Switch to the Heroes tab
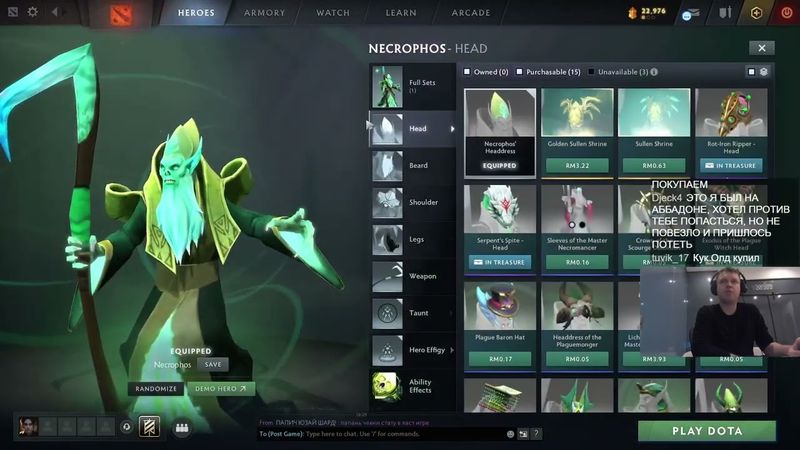Image resolution: width=800 pixels, height=450 pixels. (x=196, y=13)
